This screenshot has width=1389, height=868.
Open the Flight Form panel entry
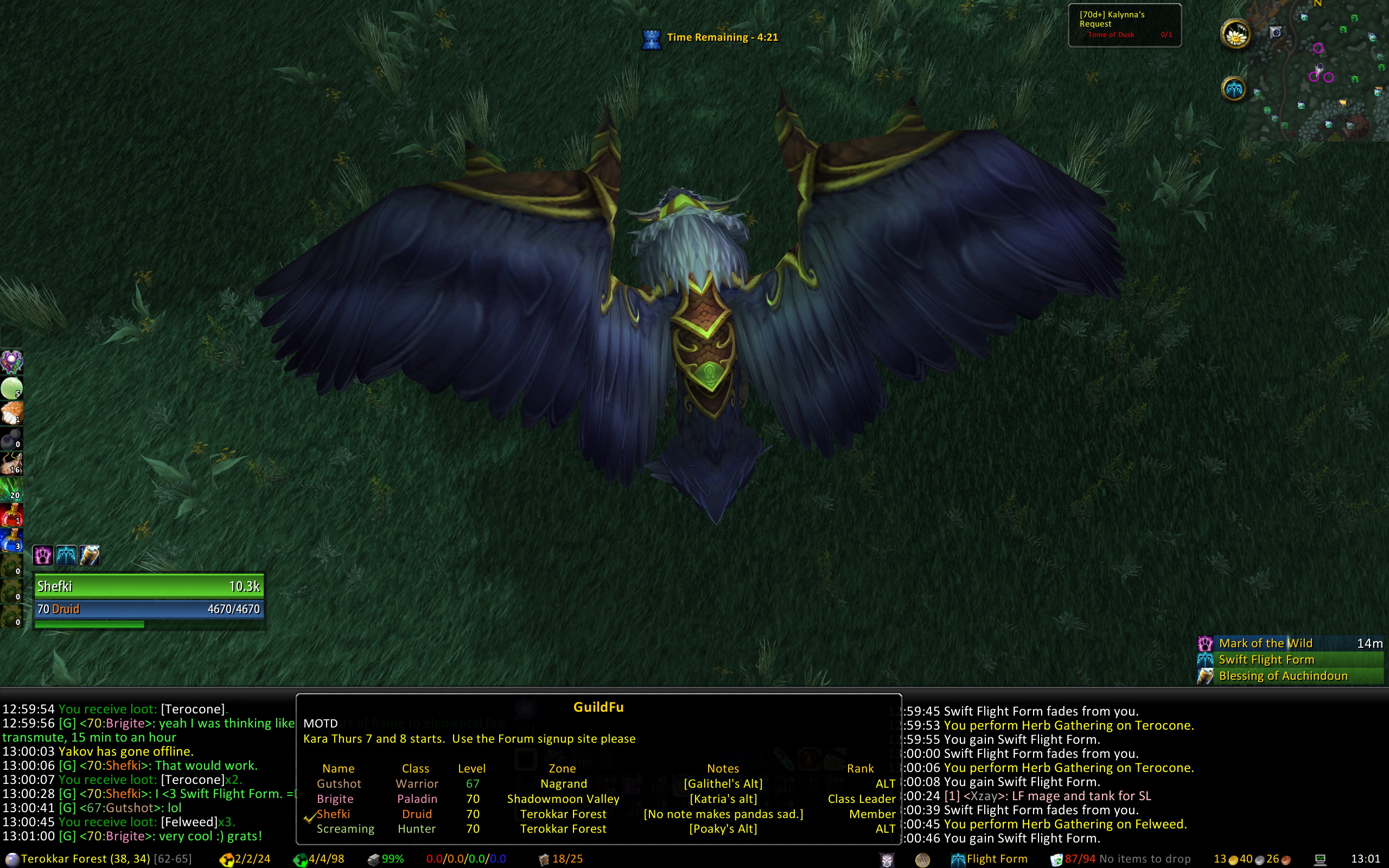(x=990, y=859)
